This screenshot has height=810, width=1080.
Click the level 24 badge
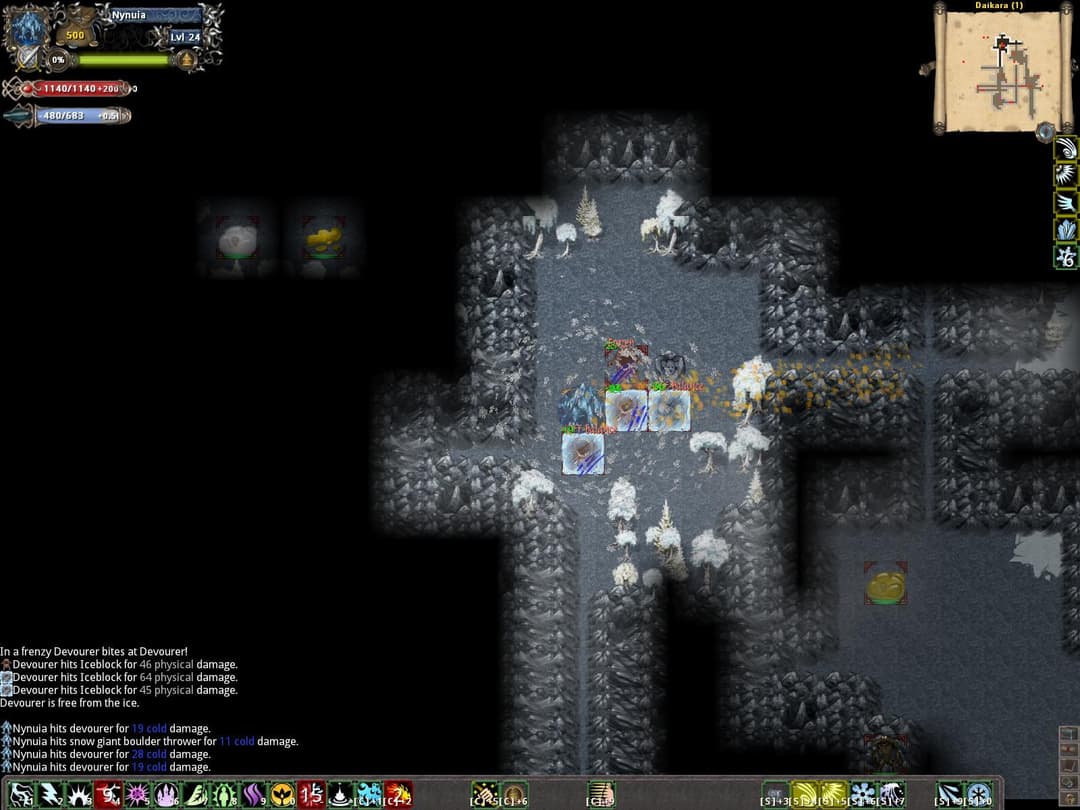tap(184, 37)
